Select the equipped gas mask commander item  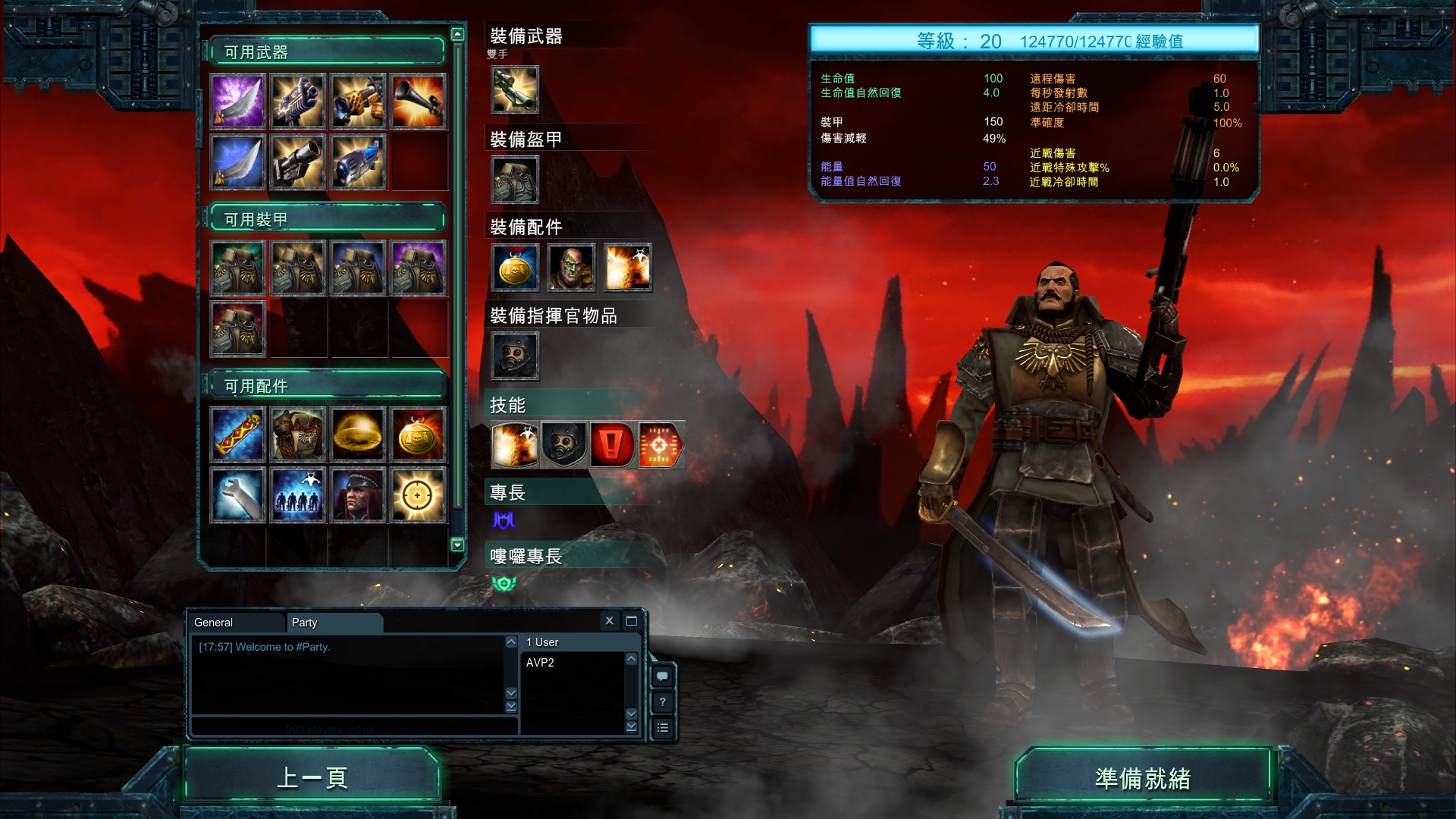coord(515,356)
